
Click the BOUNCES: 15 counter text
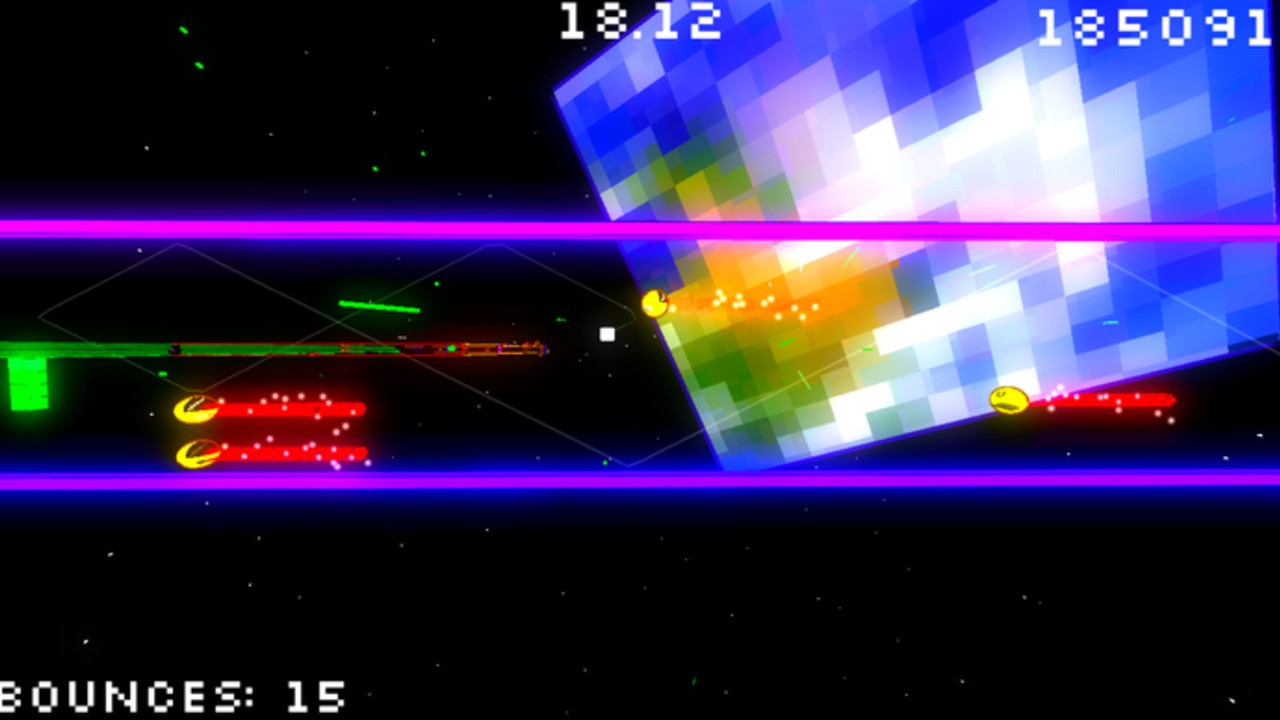pos(170,695)
